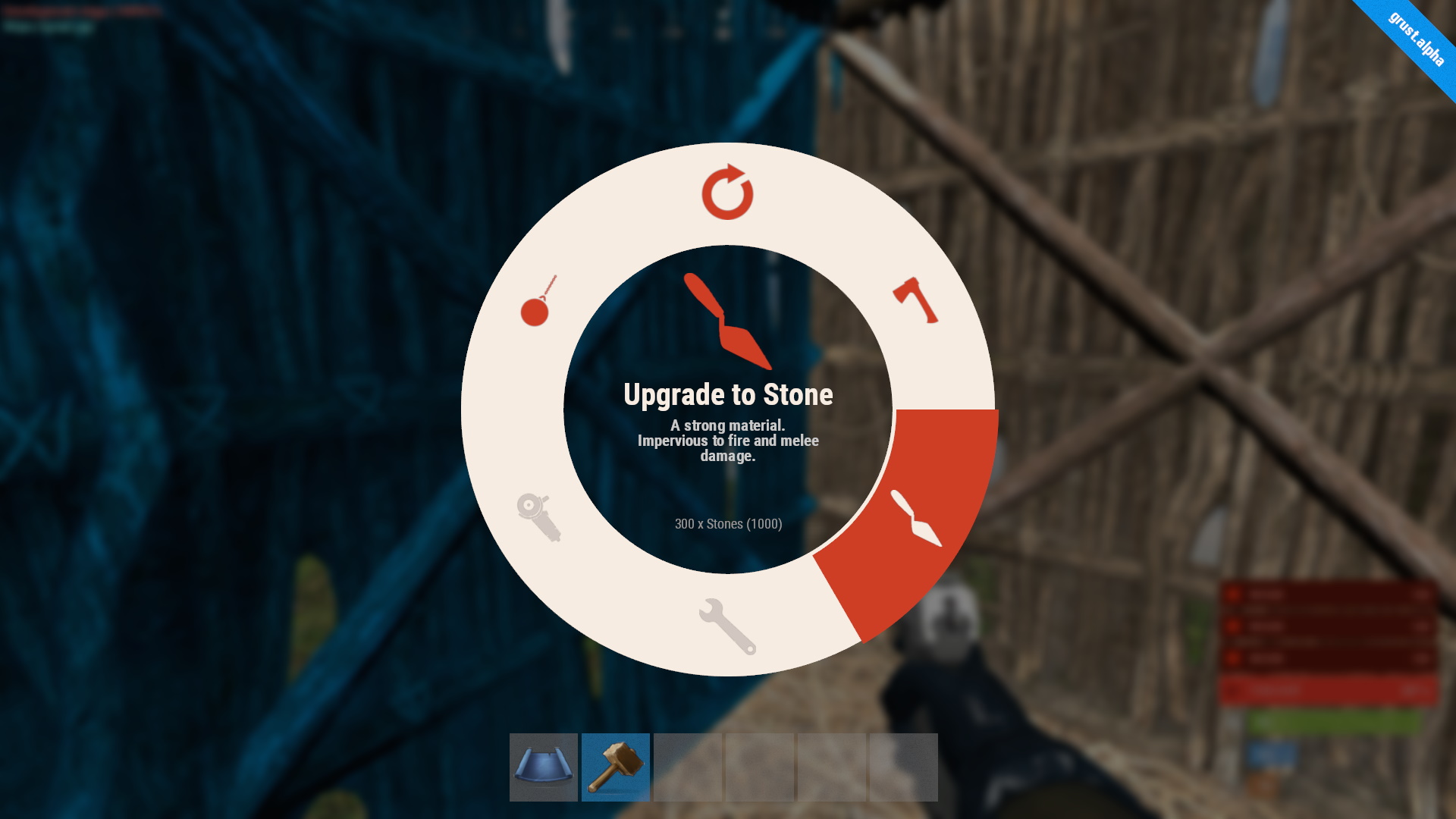This screenshot has width=1456, height=819.
Task: Select the building plan hotbar slot
Action: (543, 767)
